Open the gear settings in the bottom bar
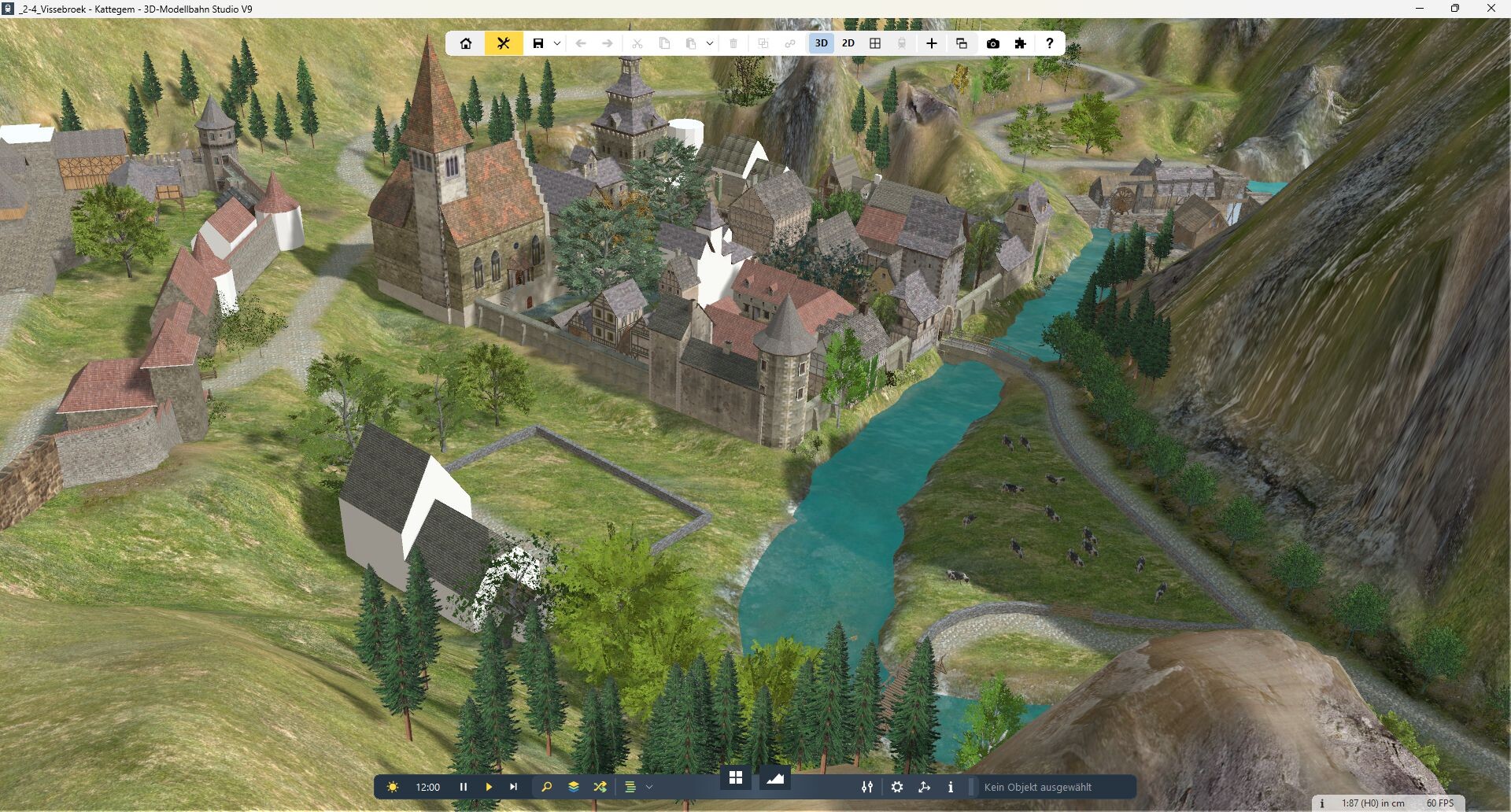Viewport: 1511px width, 812px height. pos(897,787)
